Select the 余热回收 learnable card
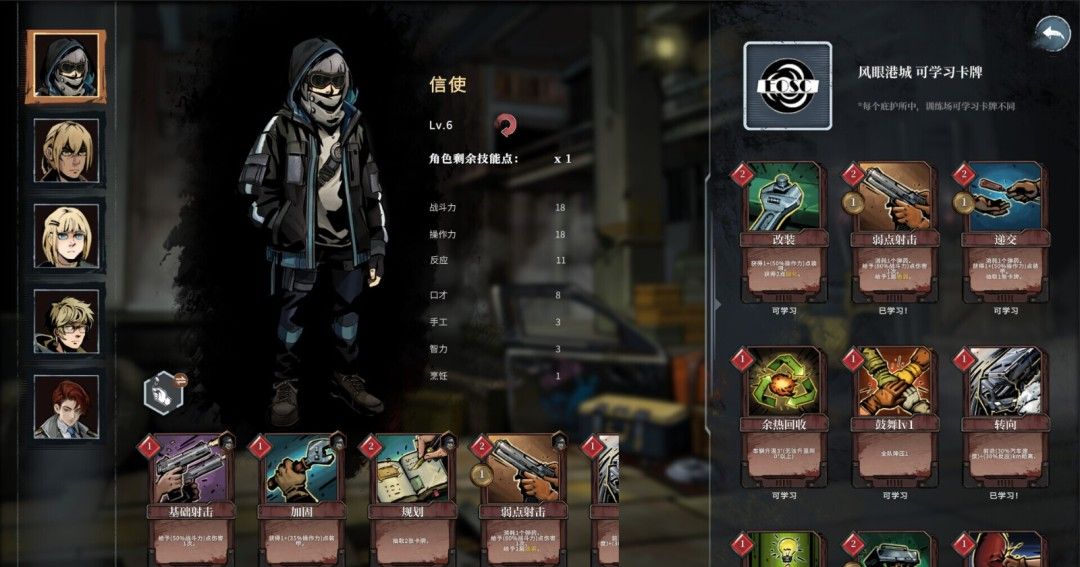1080x567 pixels. 784,415
